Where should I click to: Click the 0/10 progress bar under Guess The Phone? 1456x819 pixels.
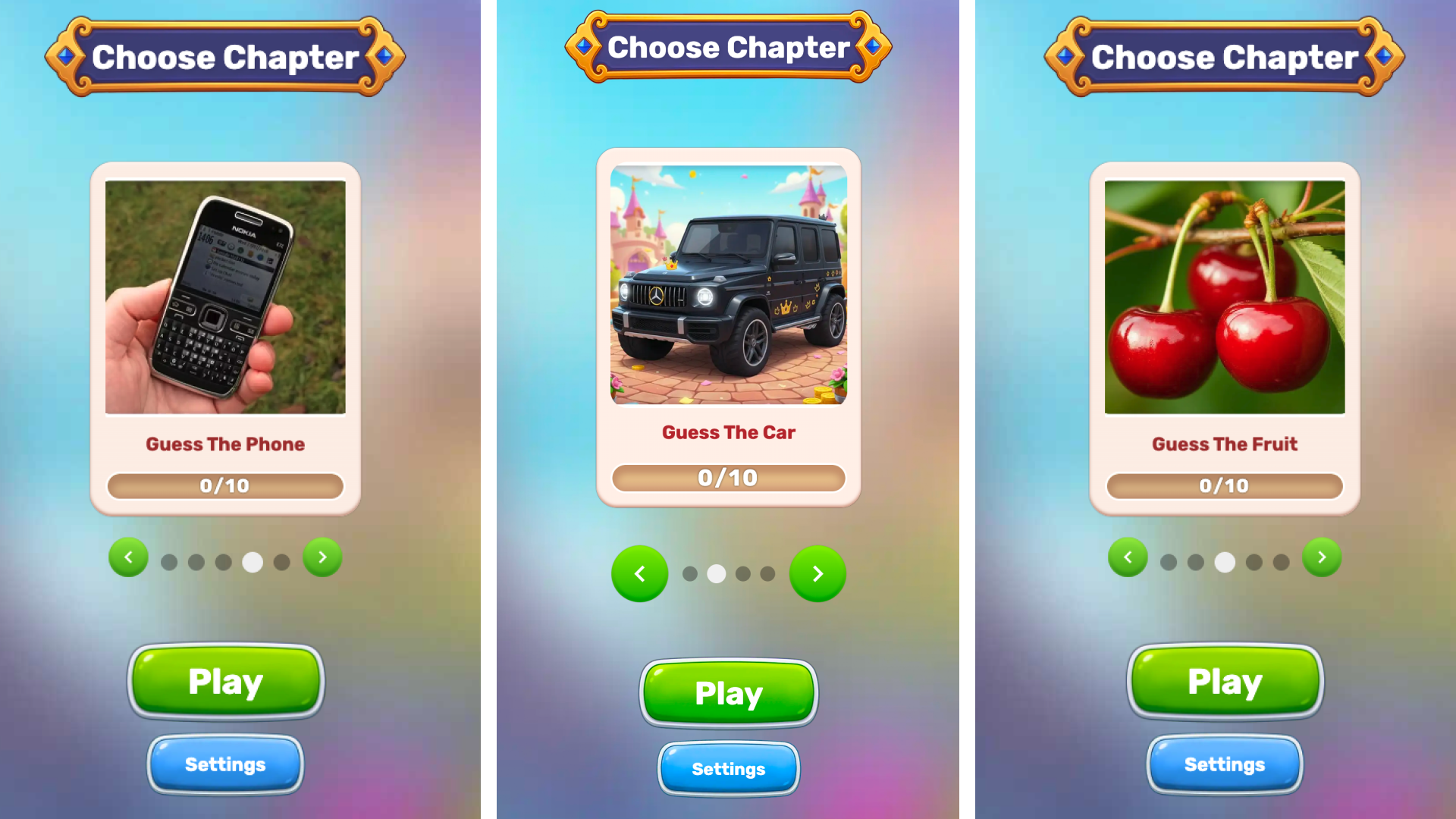(225, 486)
